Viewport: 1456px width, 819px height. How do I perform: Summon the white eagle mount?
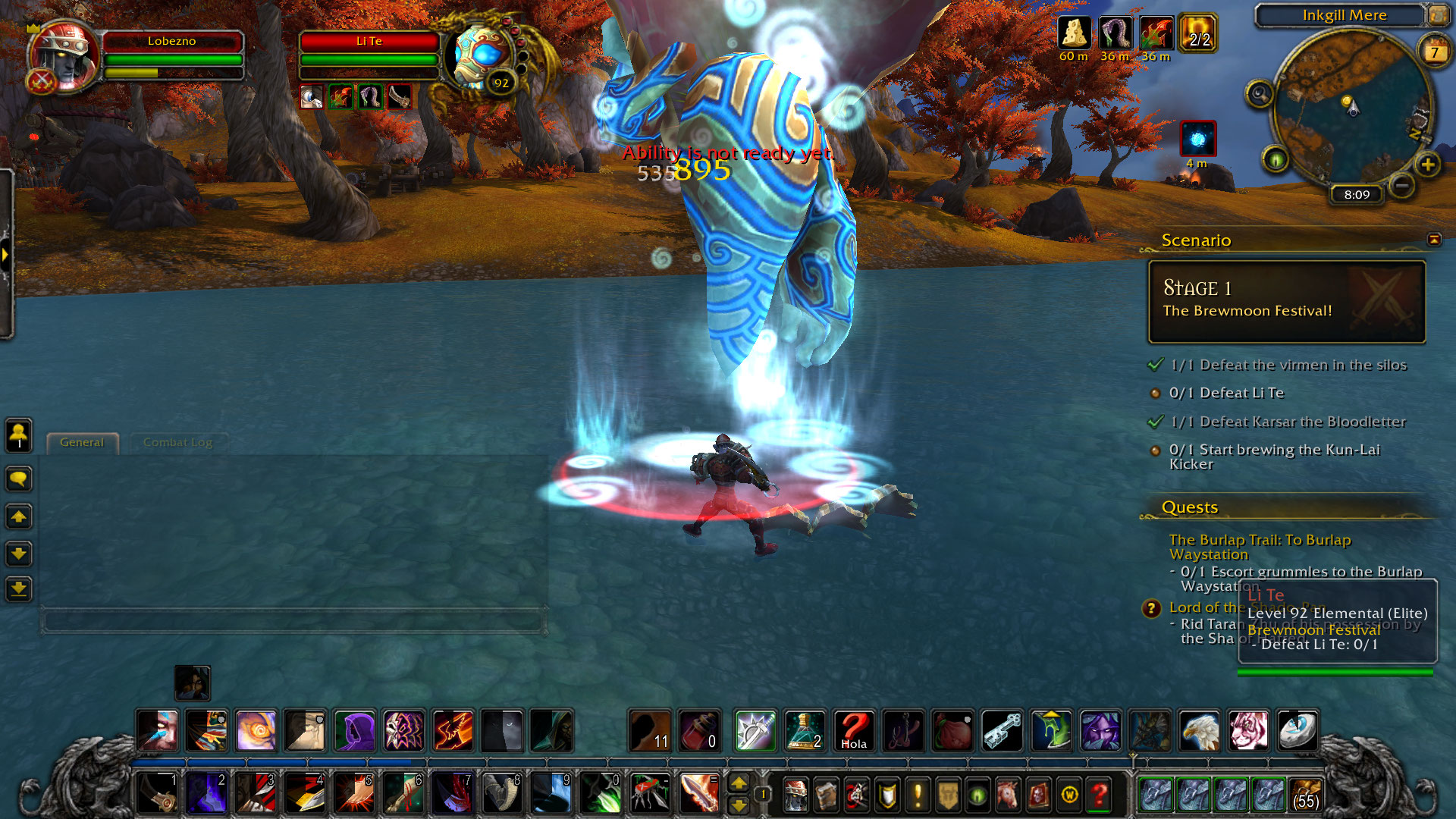pyautogui.click(x=1199, y=731)
